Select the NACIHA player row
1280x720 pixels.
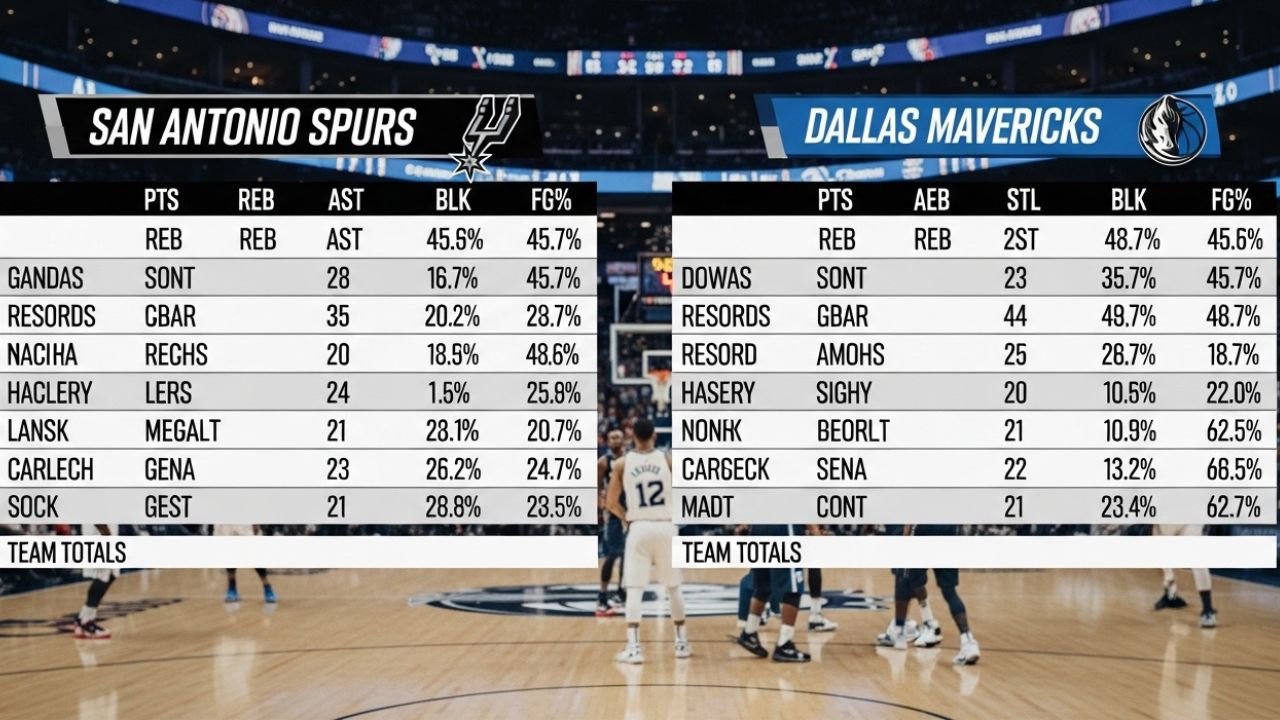298,354
